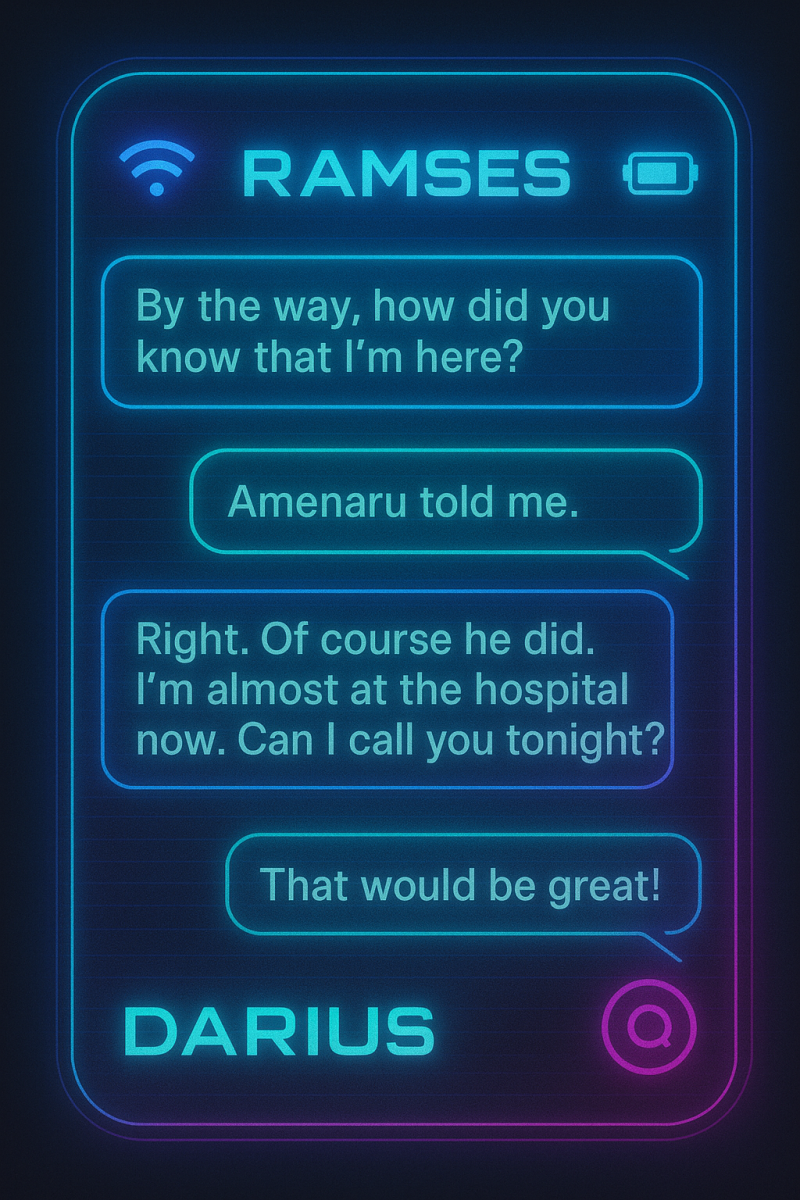Choose the "That would be great!" reply

click(464, 885)
